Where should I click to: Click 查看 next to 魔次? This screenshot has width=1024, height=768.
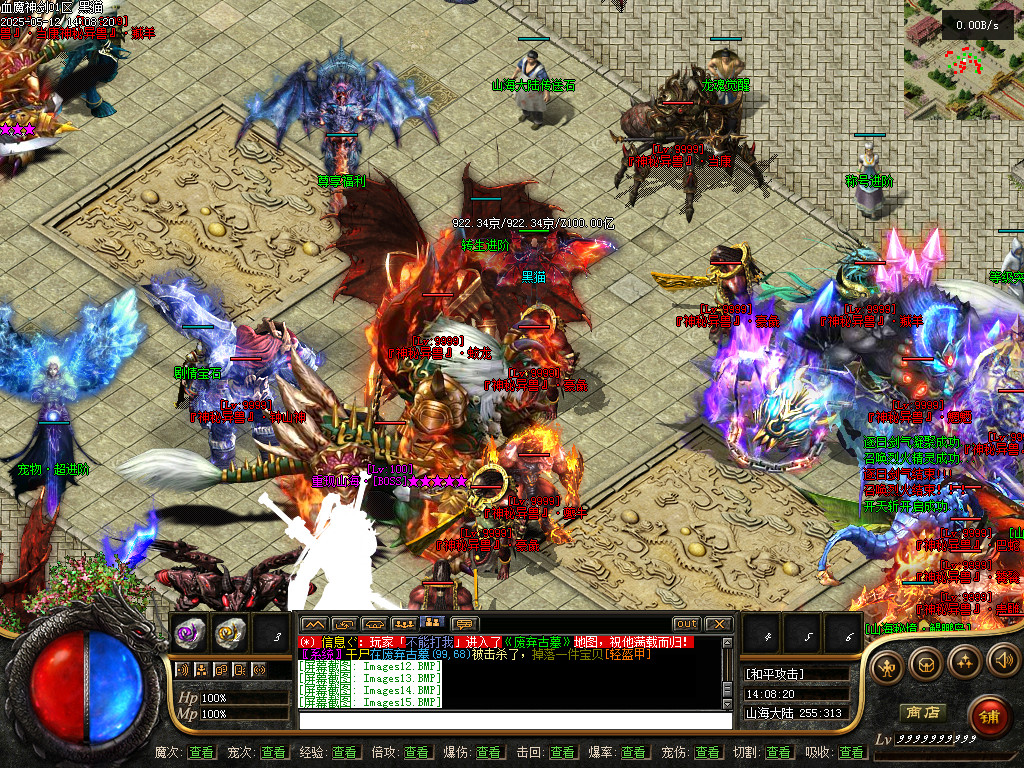[x=201, y=752]
